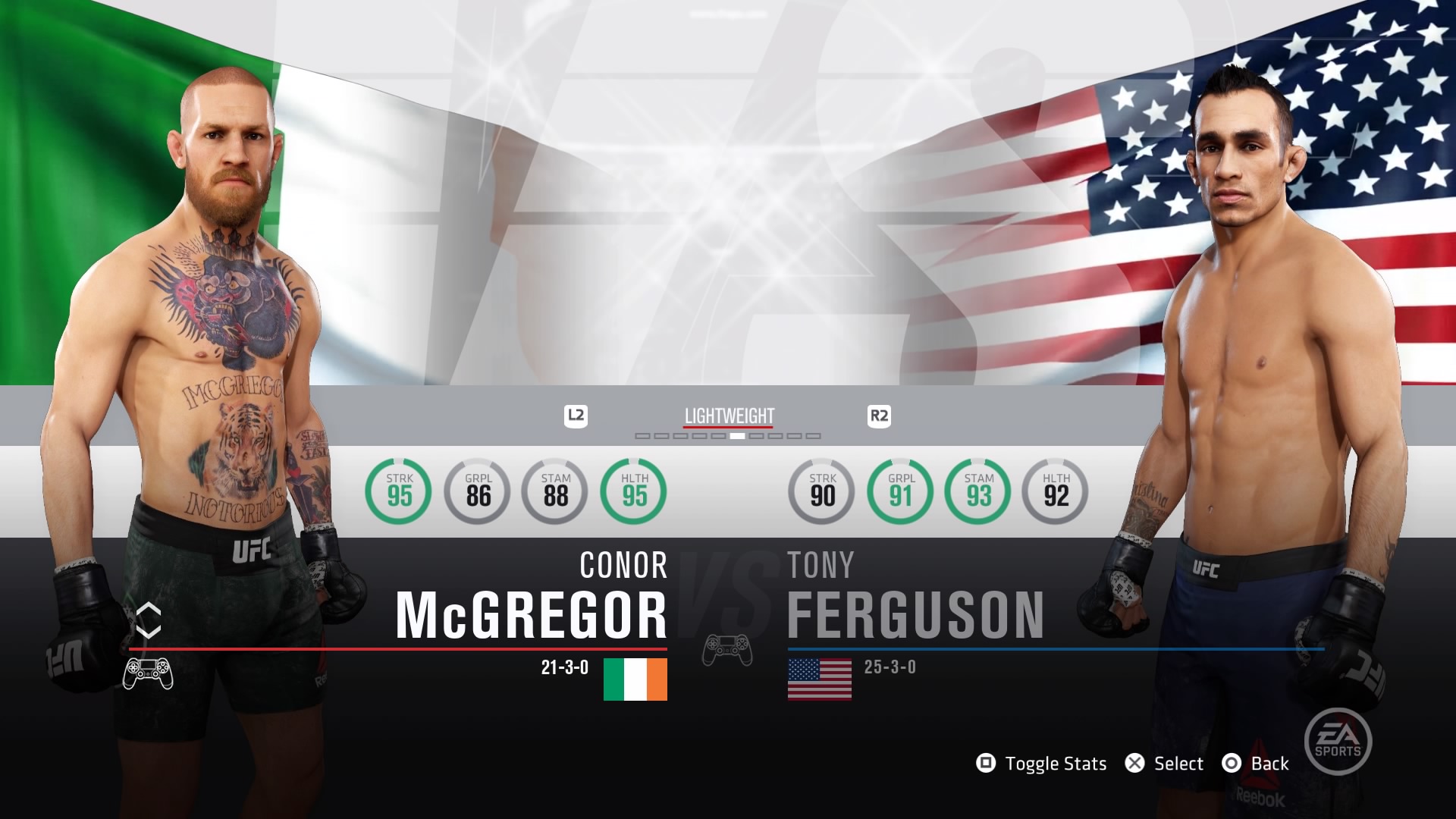
Task: Choose Conor McGregor's name panel
Action: coord(531,599)
